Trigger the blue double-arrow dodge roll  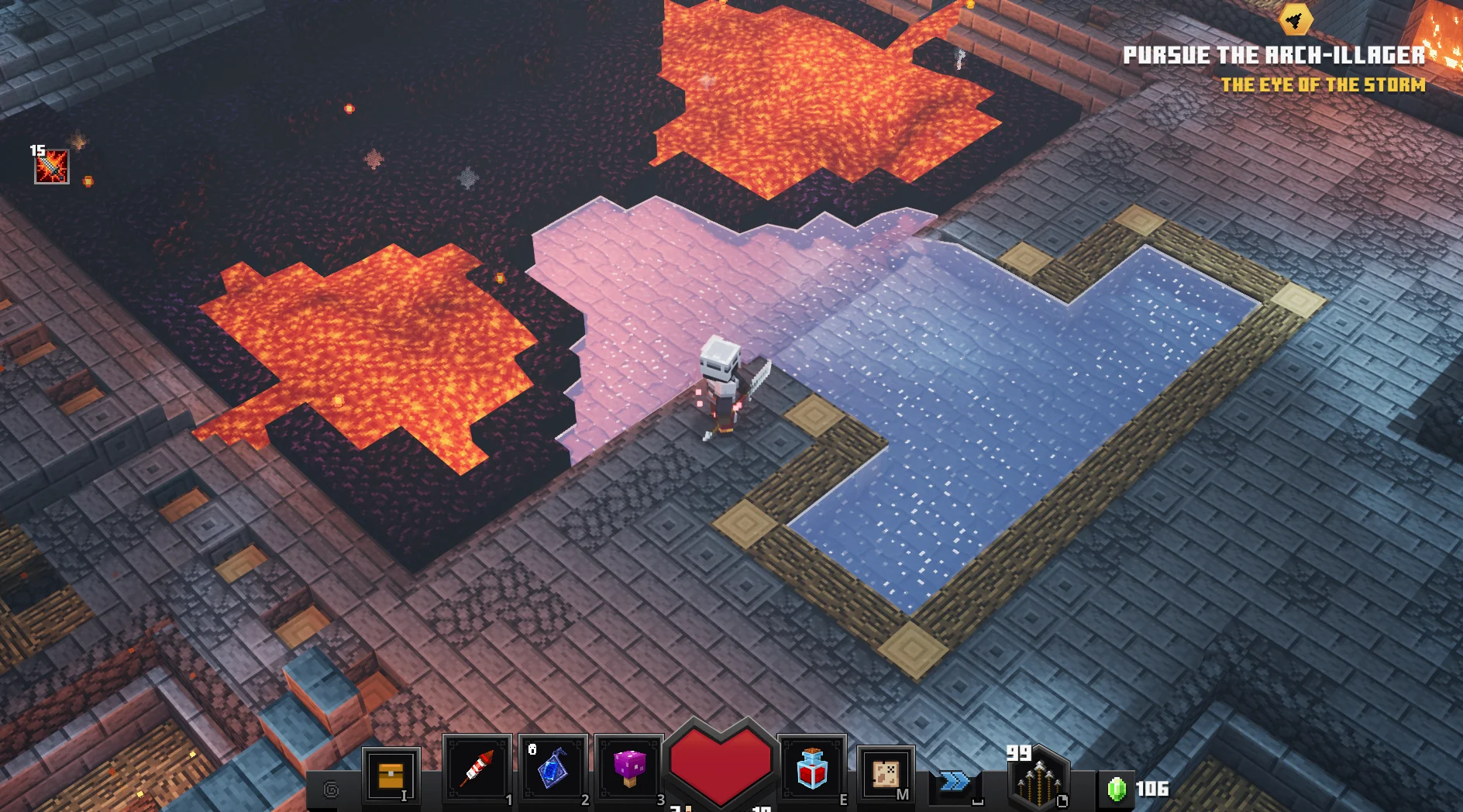(955, 782)
